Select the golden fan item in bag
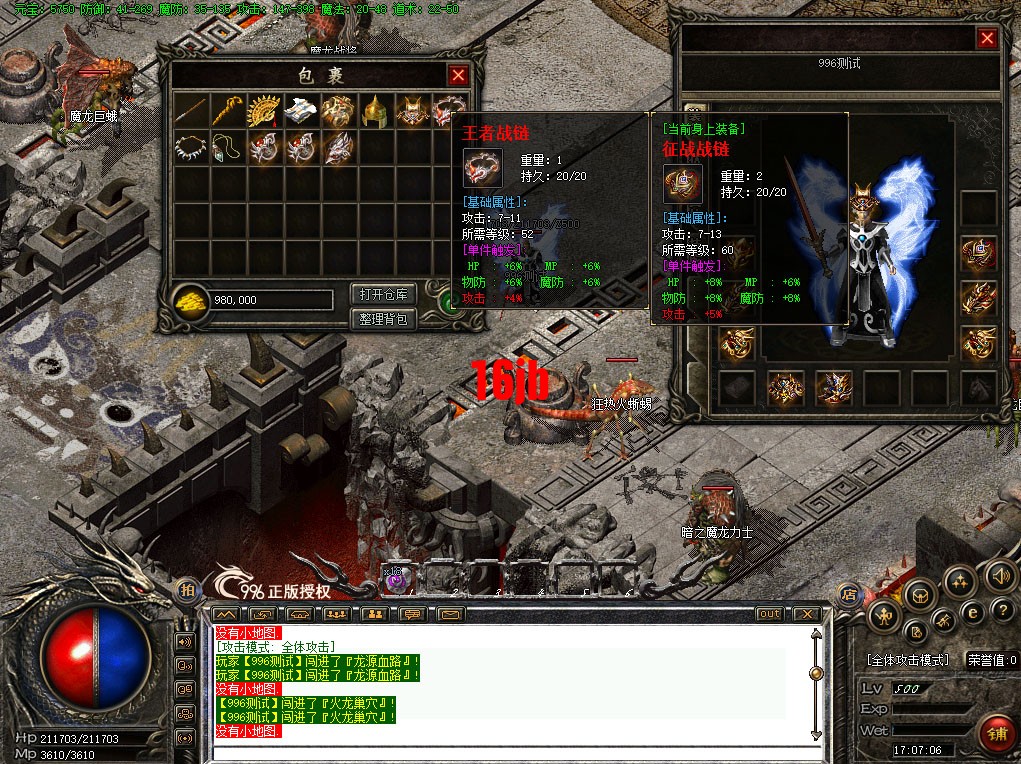Image resolution: width=1021 pixels, height=764 pixels. click(263, 111)
